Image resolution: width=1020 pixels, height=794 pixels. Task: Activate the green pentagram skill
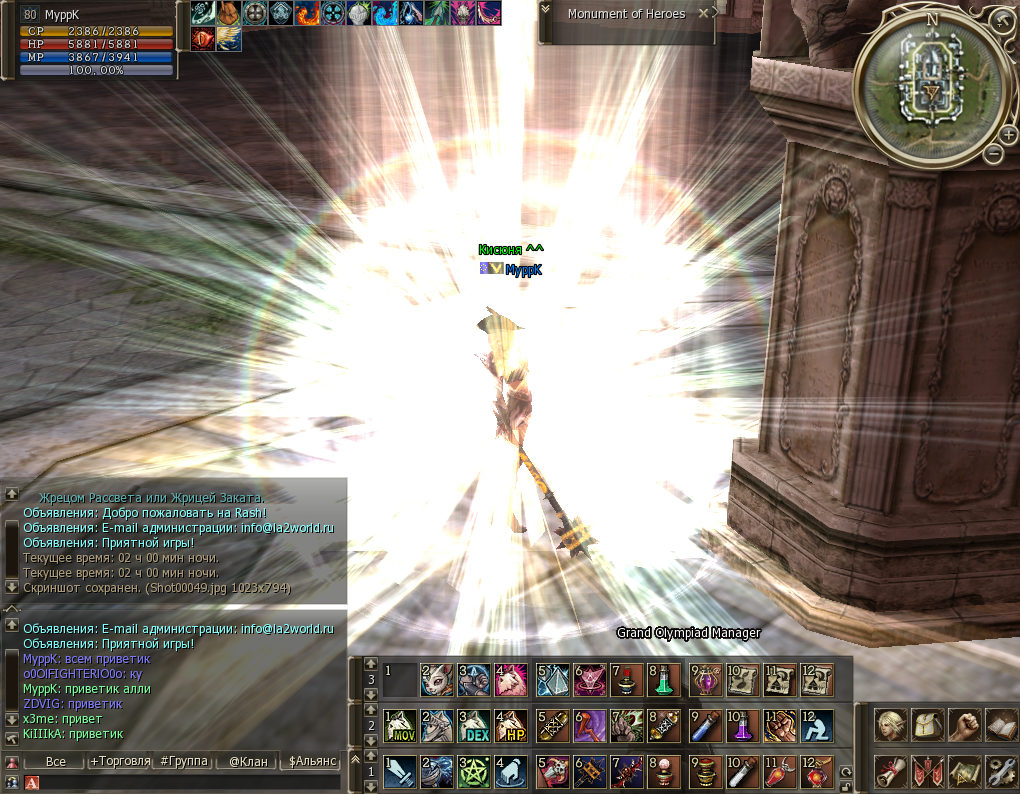(x=475, y=772)
